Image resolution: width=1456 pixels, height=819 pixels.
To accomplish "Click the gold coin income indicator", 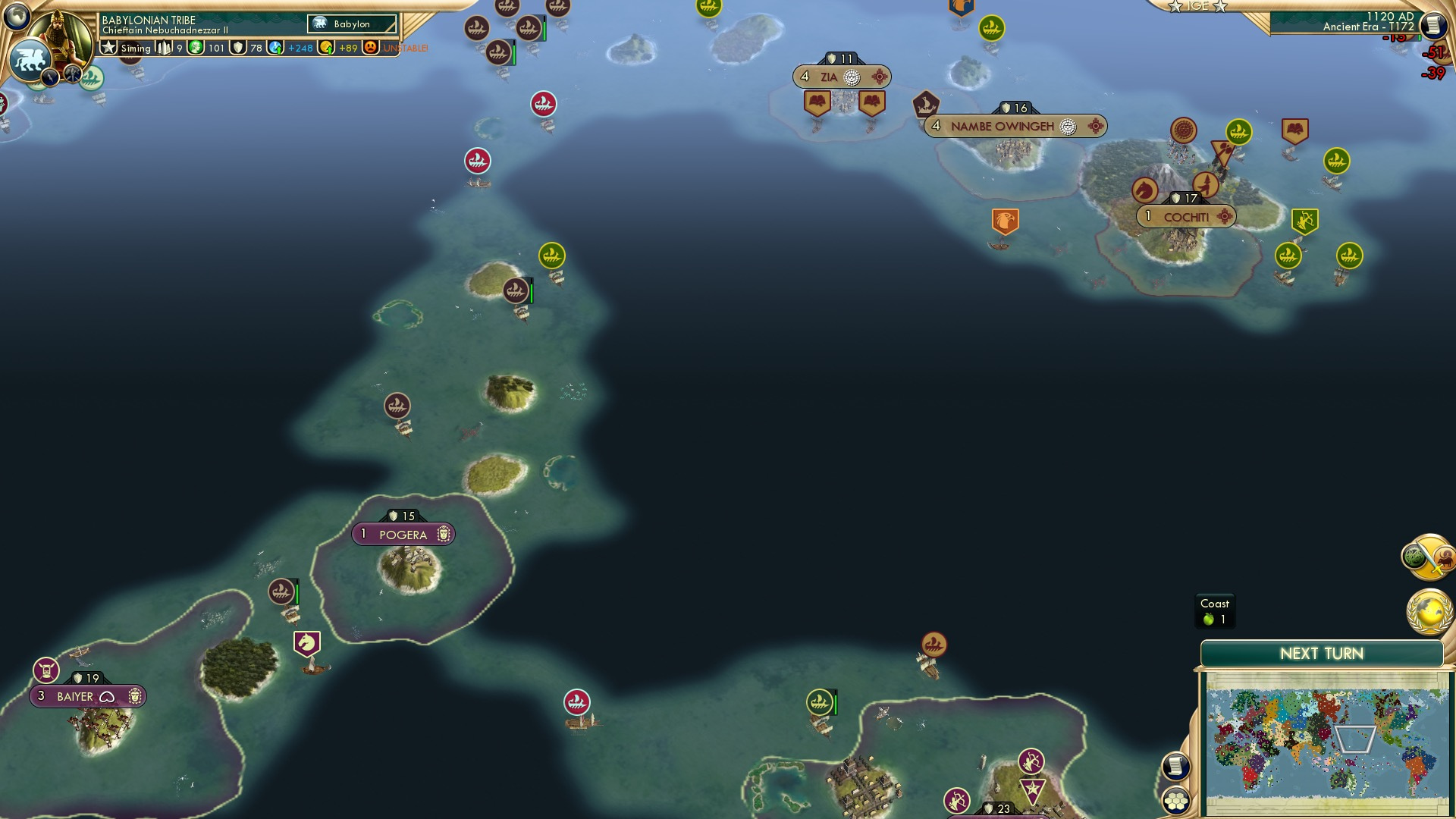I will click(326, 47).
